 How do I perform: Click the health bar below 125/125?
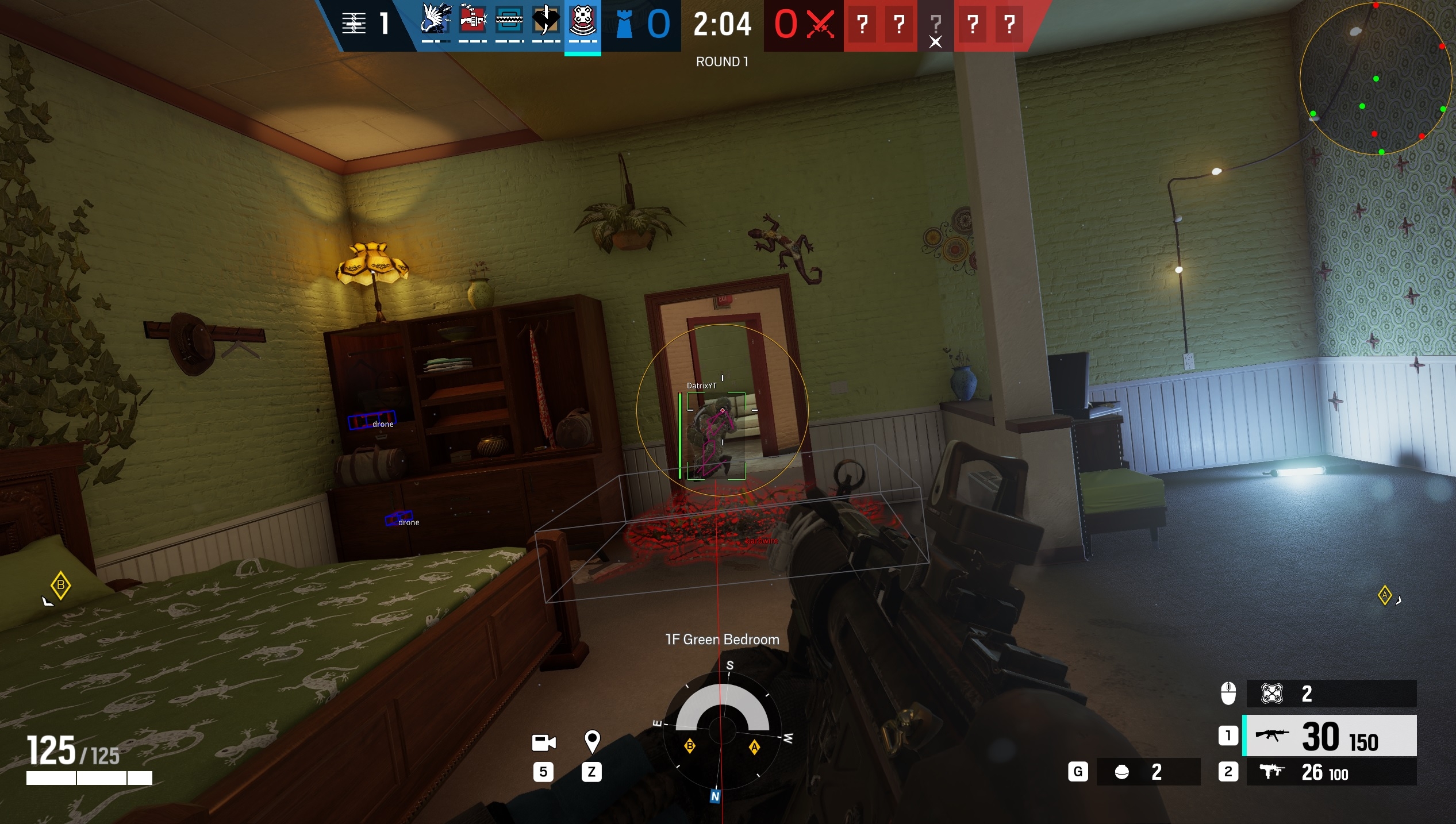pos(89,779)
